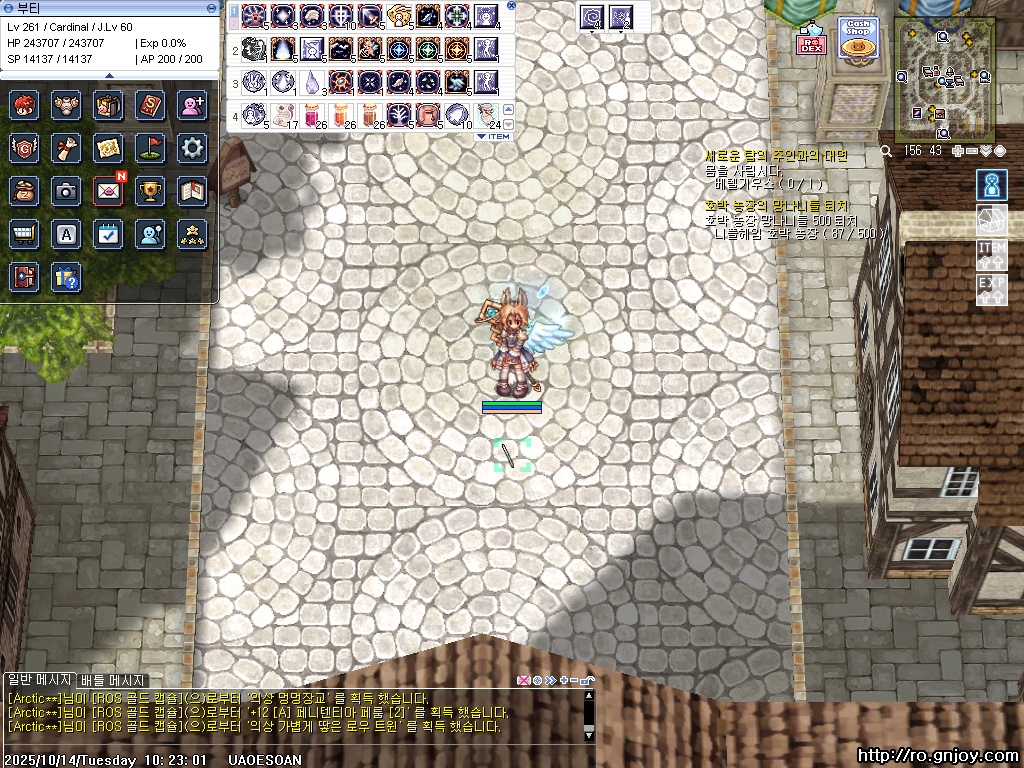
Task: Open the guild shield emblem icon
Action: (24, 148)
